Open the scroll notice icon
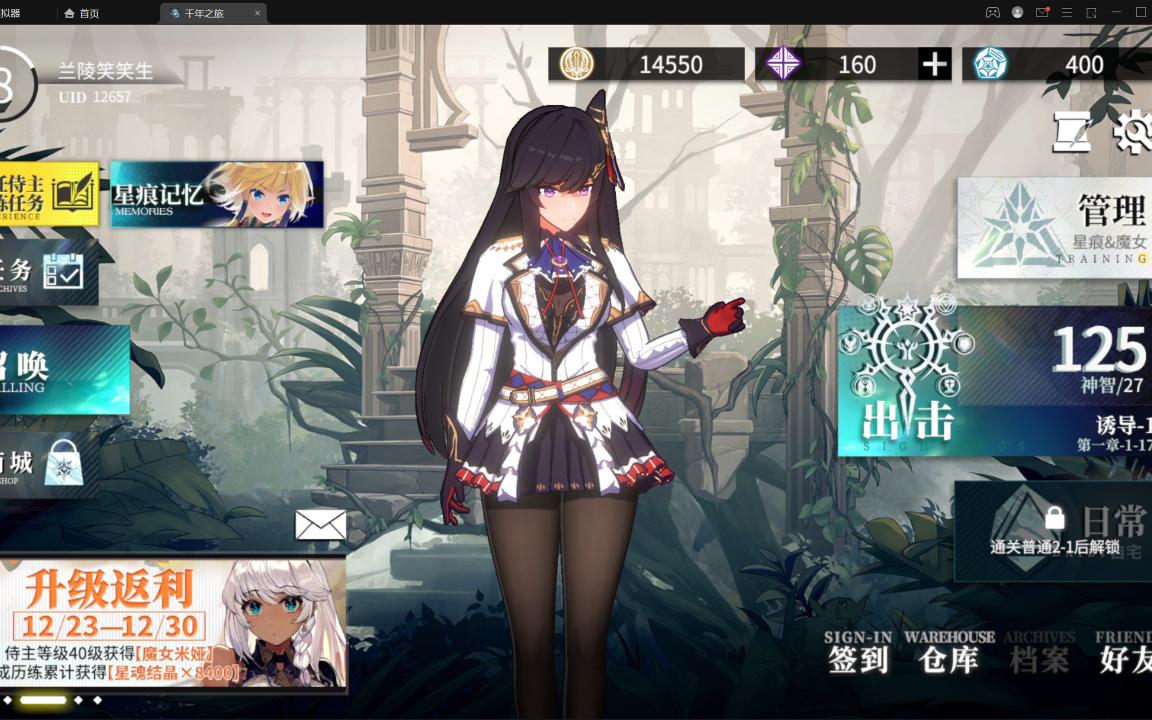Image resolution: width=1152 pixels, height=720 pixels. [1071, 131]
